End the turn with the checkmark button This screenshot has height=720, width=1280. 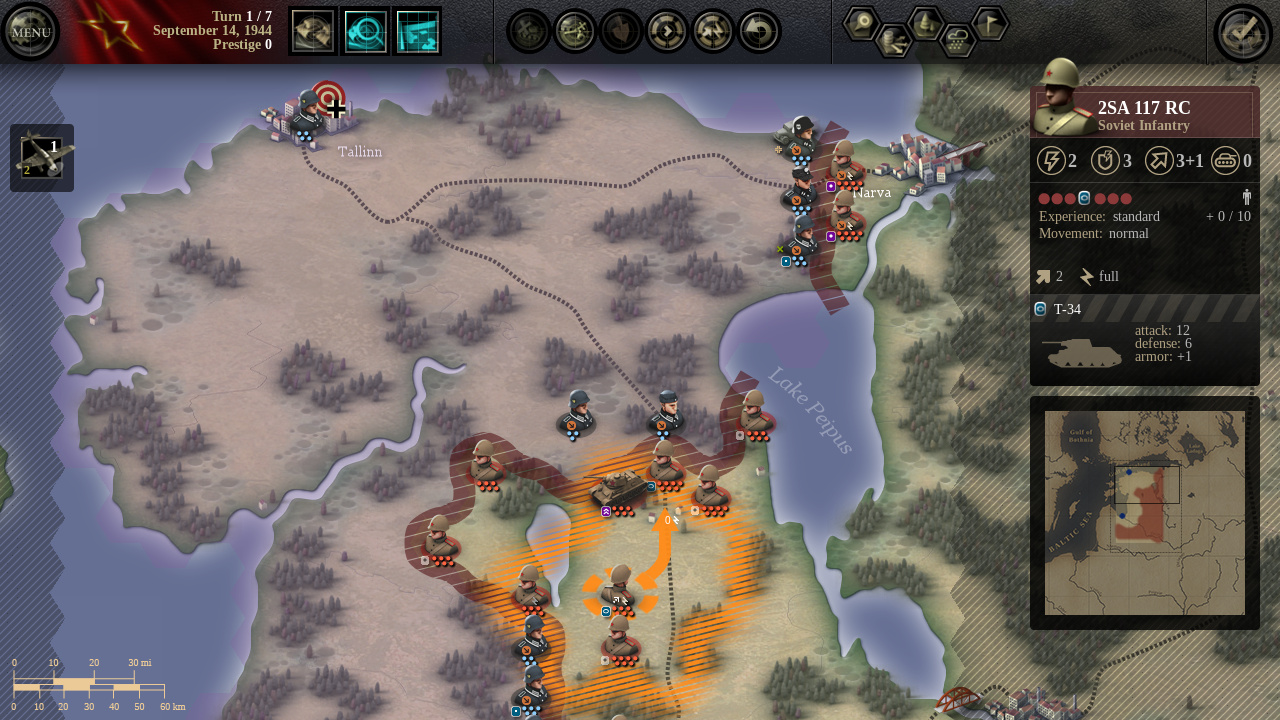[1242, 32]
